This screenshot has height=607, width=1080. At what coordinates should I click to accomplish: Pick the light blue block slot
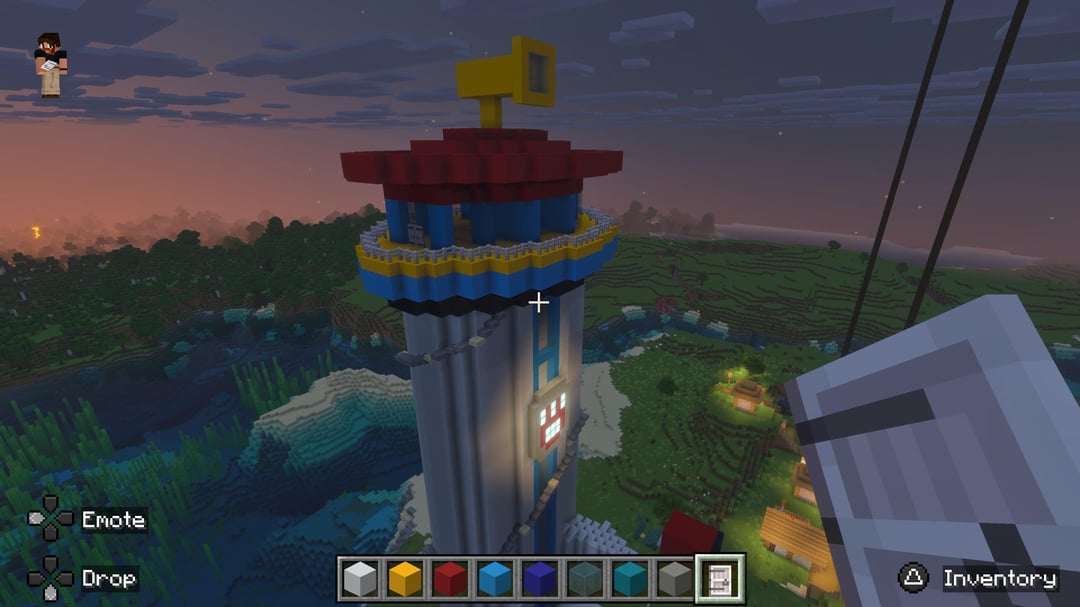tap(495, 579)
